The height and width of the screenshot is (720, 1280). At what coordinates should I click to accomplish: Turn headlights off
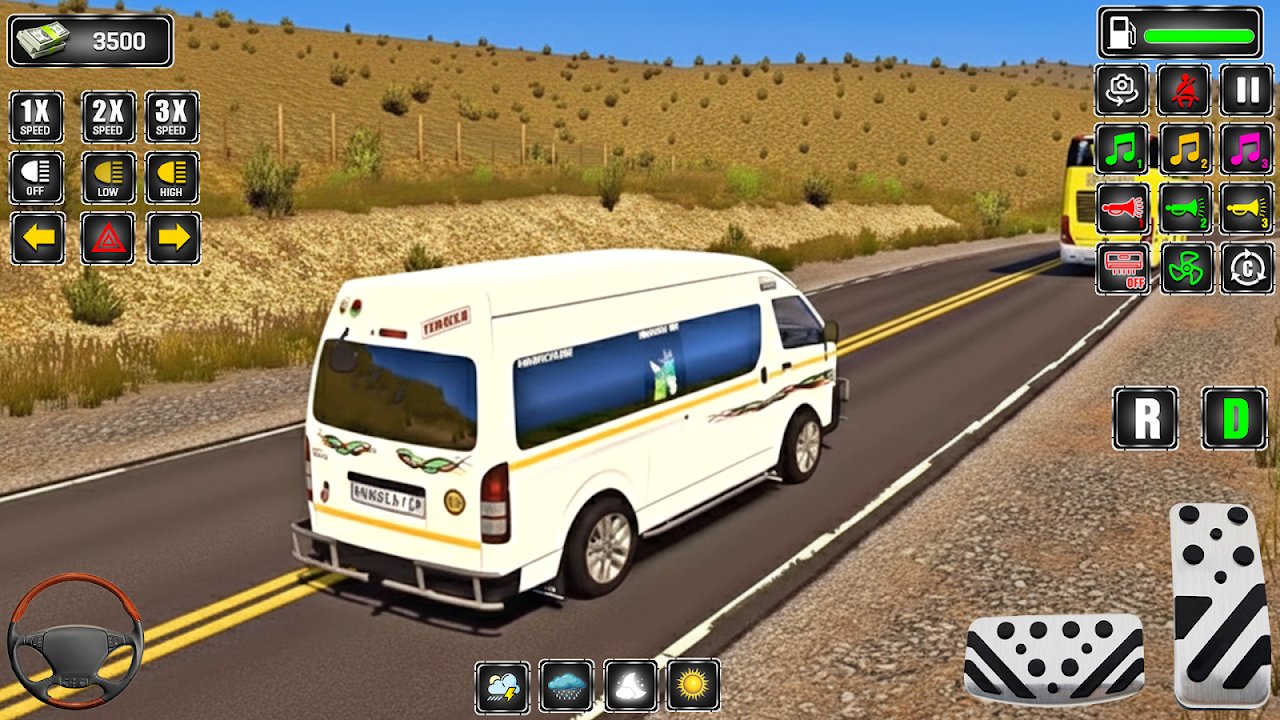coord(37,178)
